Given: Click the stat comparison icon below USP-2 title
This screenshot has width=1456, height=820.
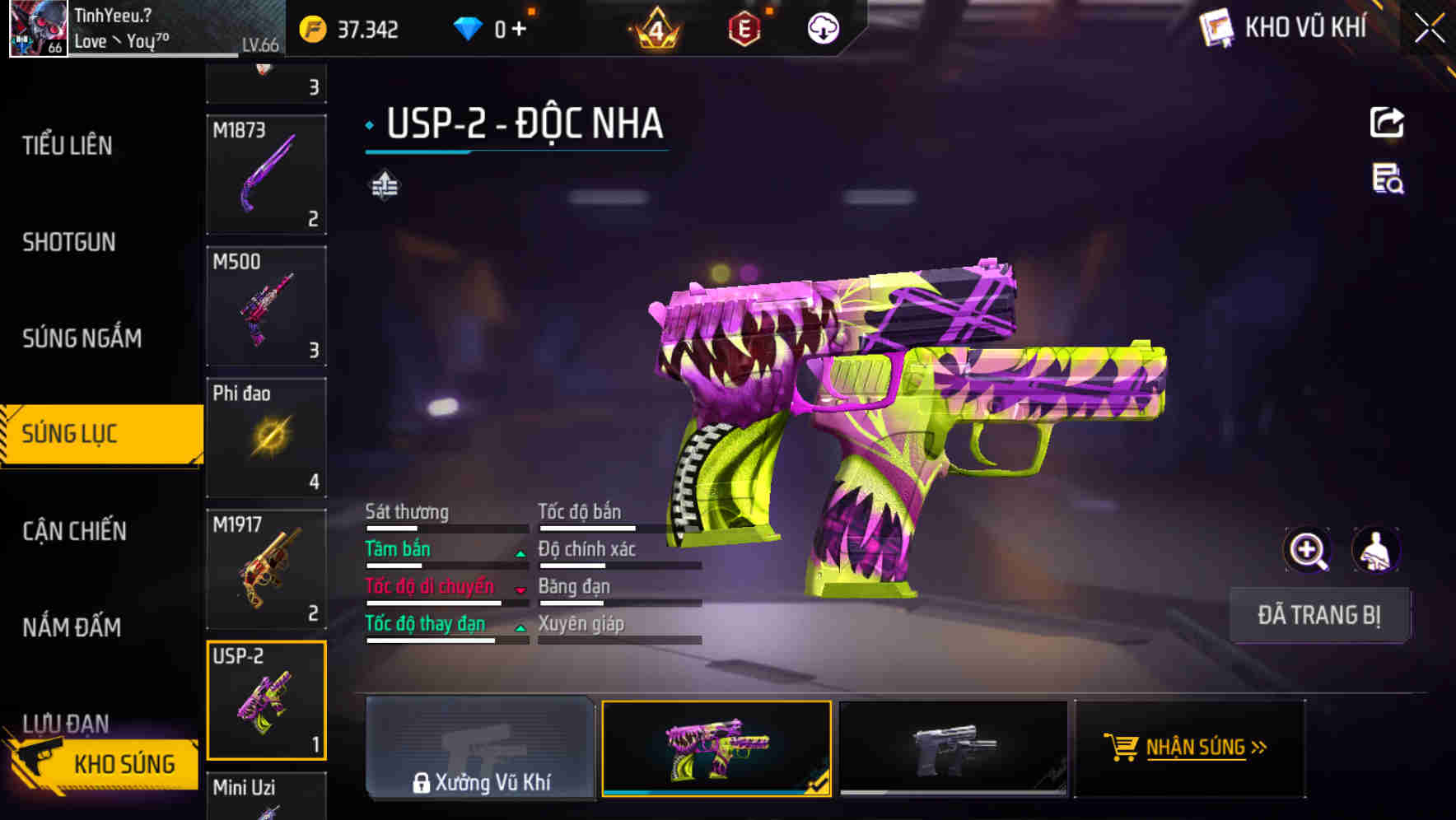Looking at the screenshot, I should [384, 185].
